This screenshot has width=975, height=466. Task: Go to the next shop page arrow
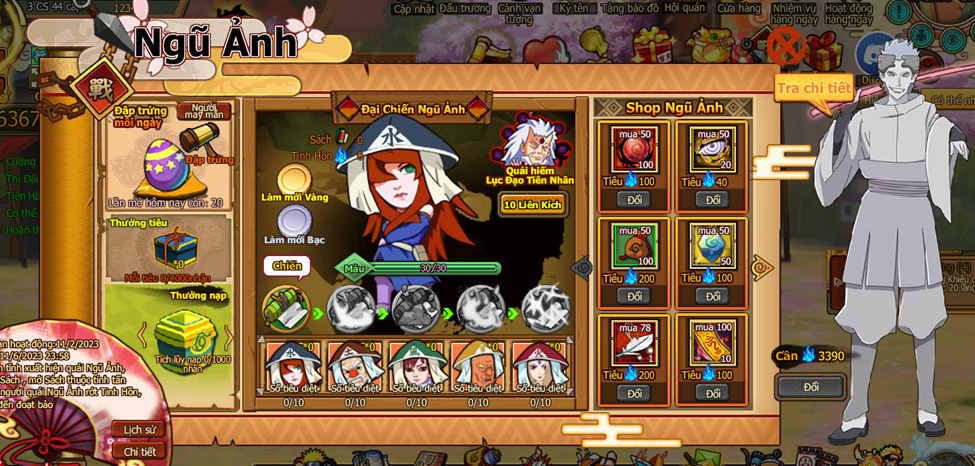763,267
